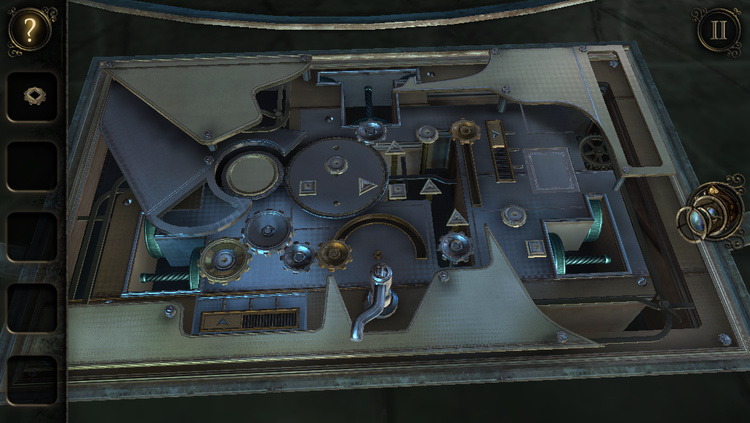750x423 pixels.
Task: Pause the game
Action: point(719,29)
